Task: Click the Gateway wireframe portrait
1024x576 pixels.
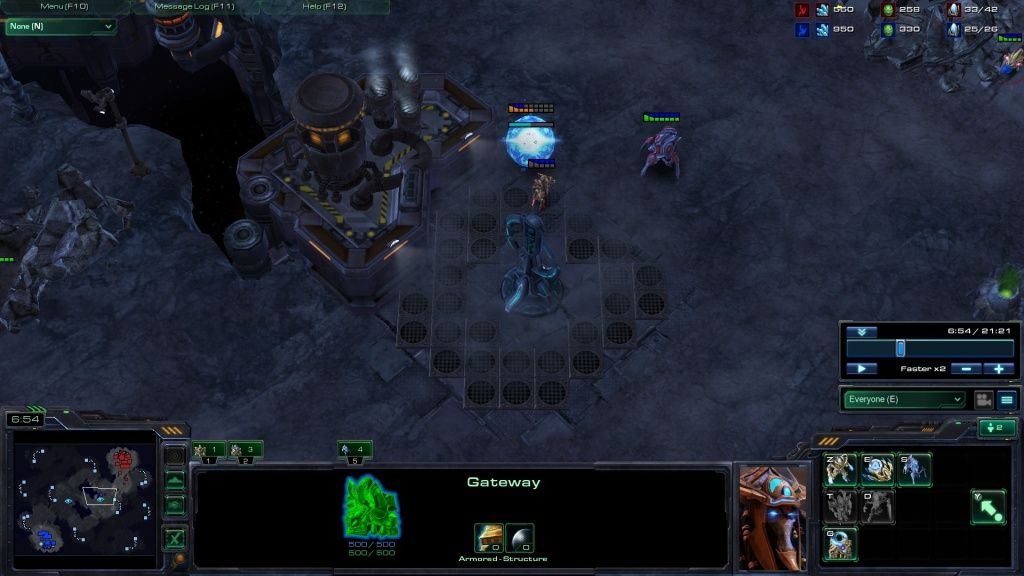Action: 372,505
